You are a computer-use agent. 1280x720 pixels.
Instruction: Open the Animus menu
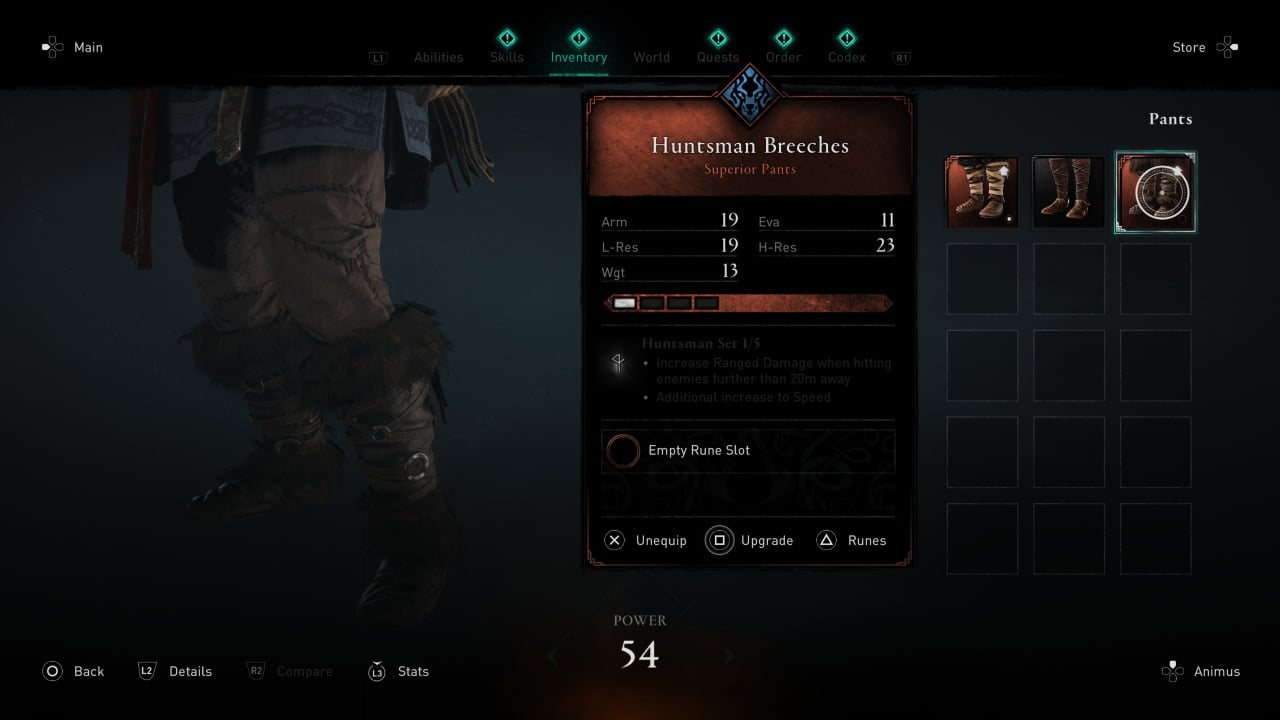pyautogui.click(x=1216, y=672)
